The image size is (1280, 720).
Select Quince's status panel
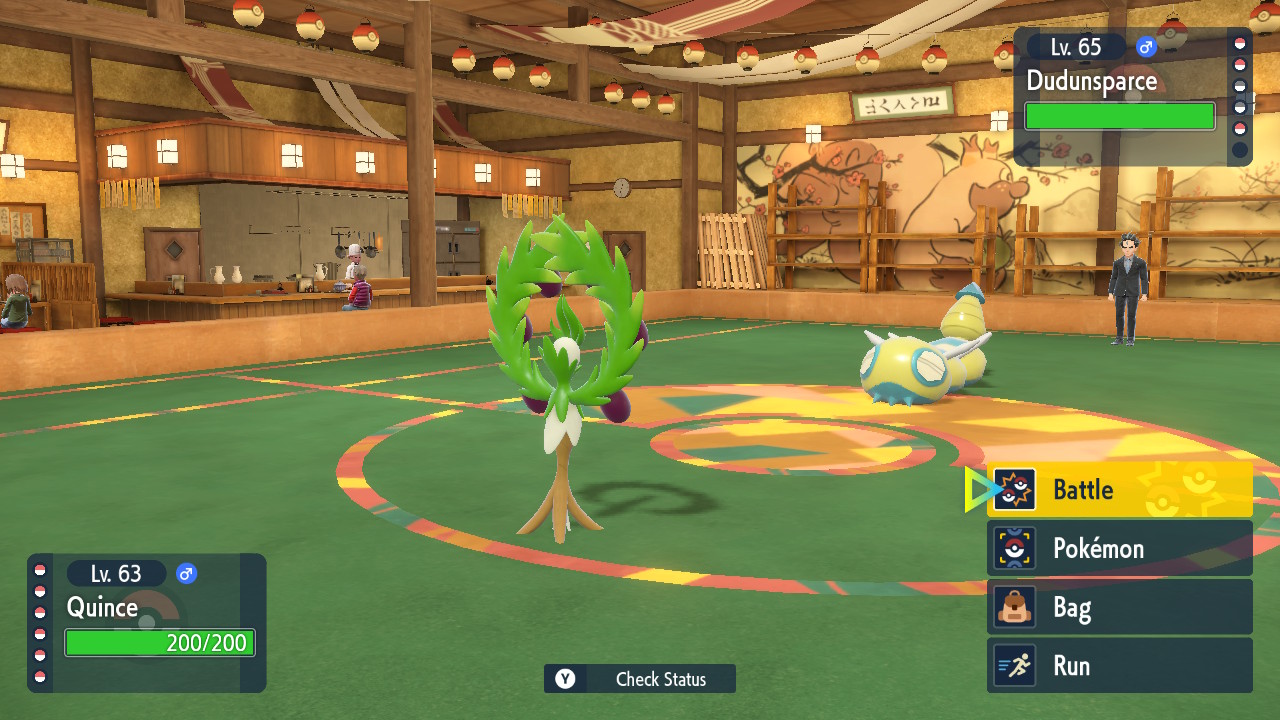tap(147, 622)
